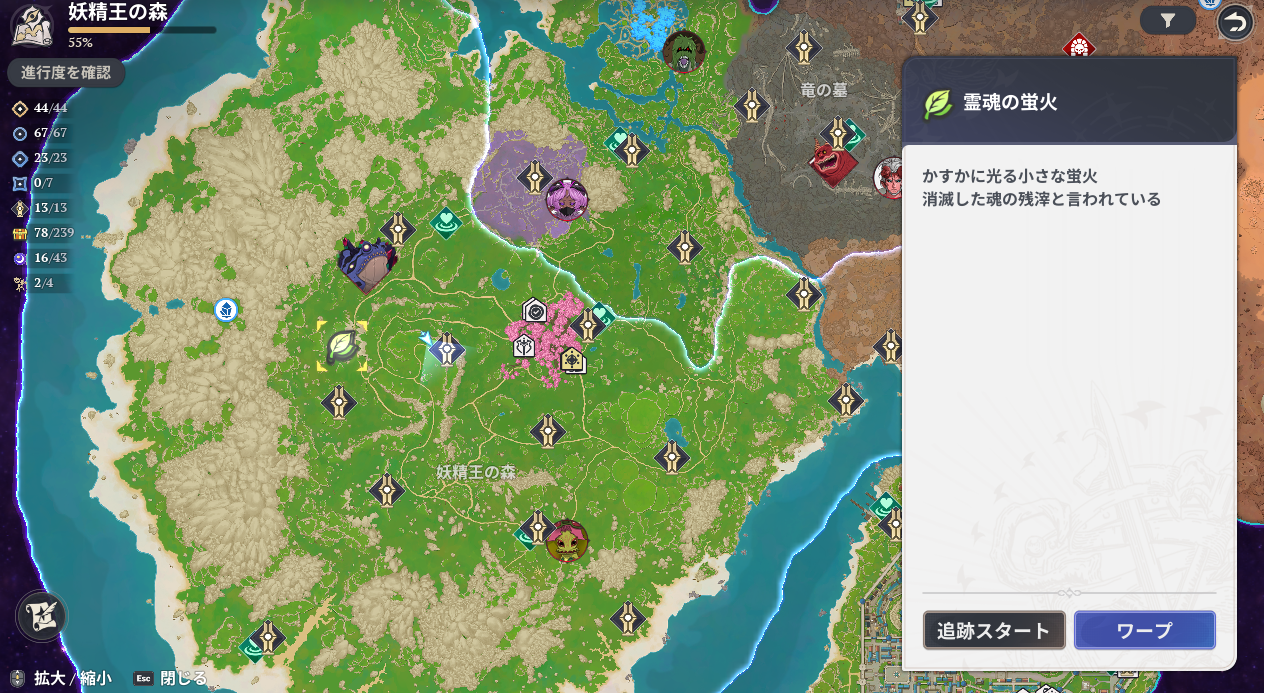Screen dimensions: 1264x693
Task: Click the round button at bottom-left
Action: [x=41, y=616]
